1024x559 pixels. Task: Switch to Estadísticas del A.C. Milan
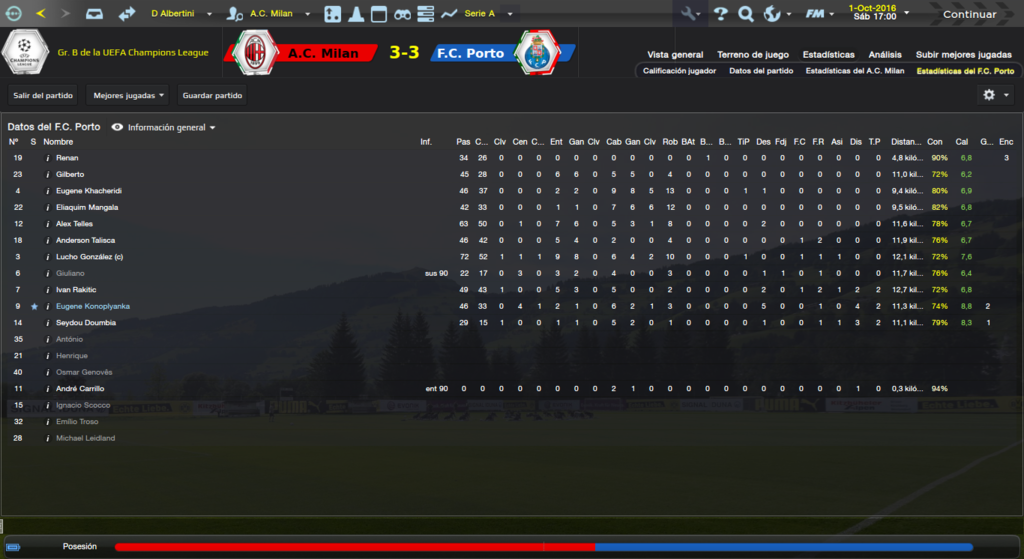coord(854,71)
